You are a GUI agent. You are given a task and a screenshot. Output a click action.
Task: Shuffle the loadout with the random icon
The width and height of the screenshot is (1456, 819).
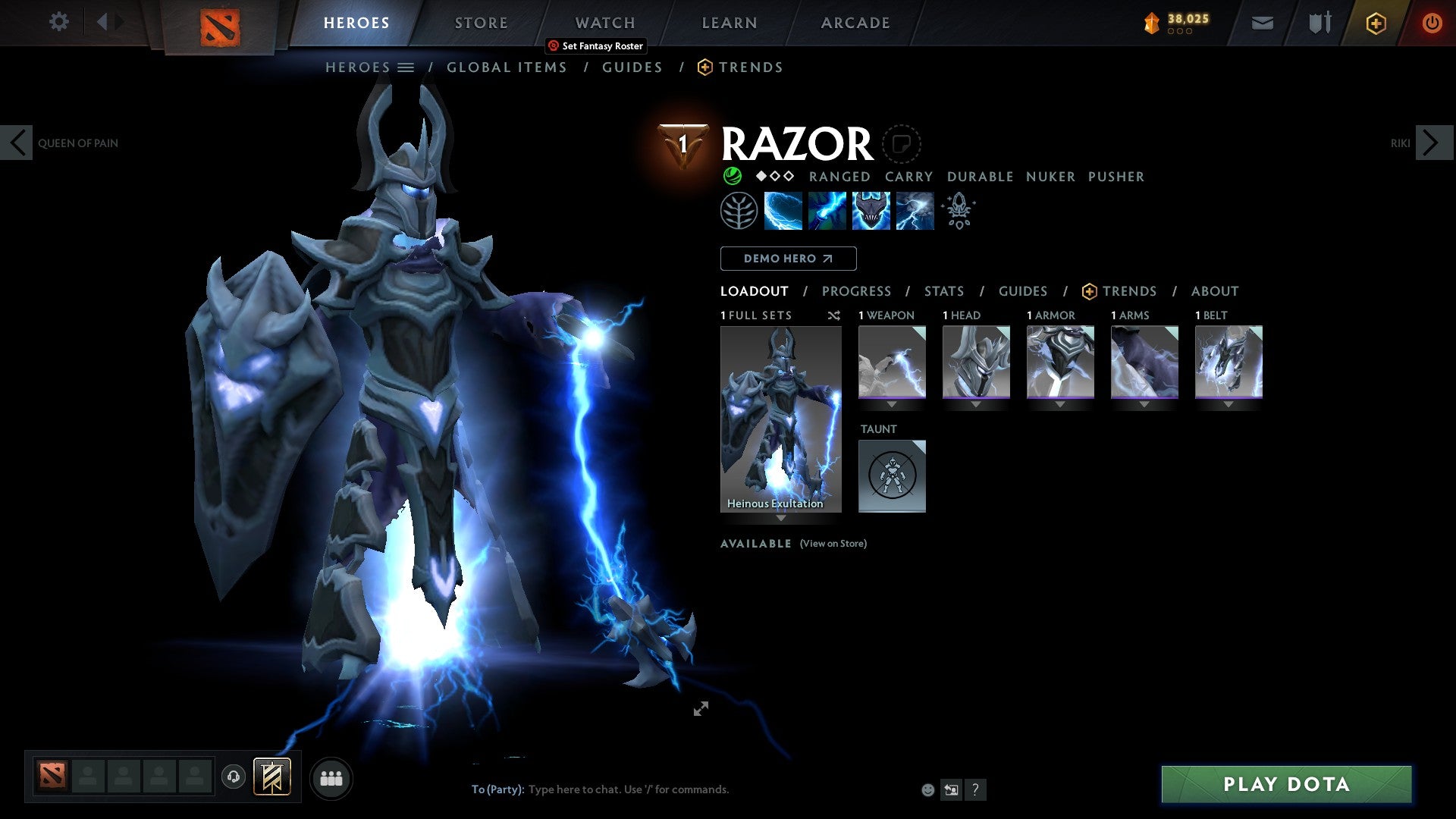click(834, 315)
